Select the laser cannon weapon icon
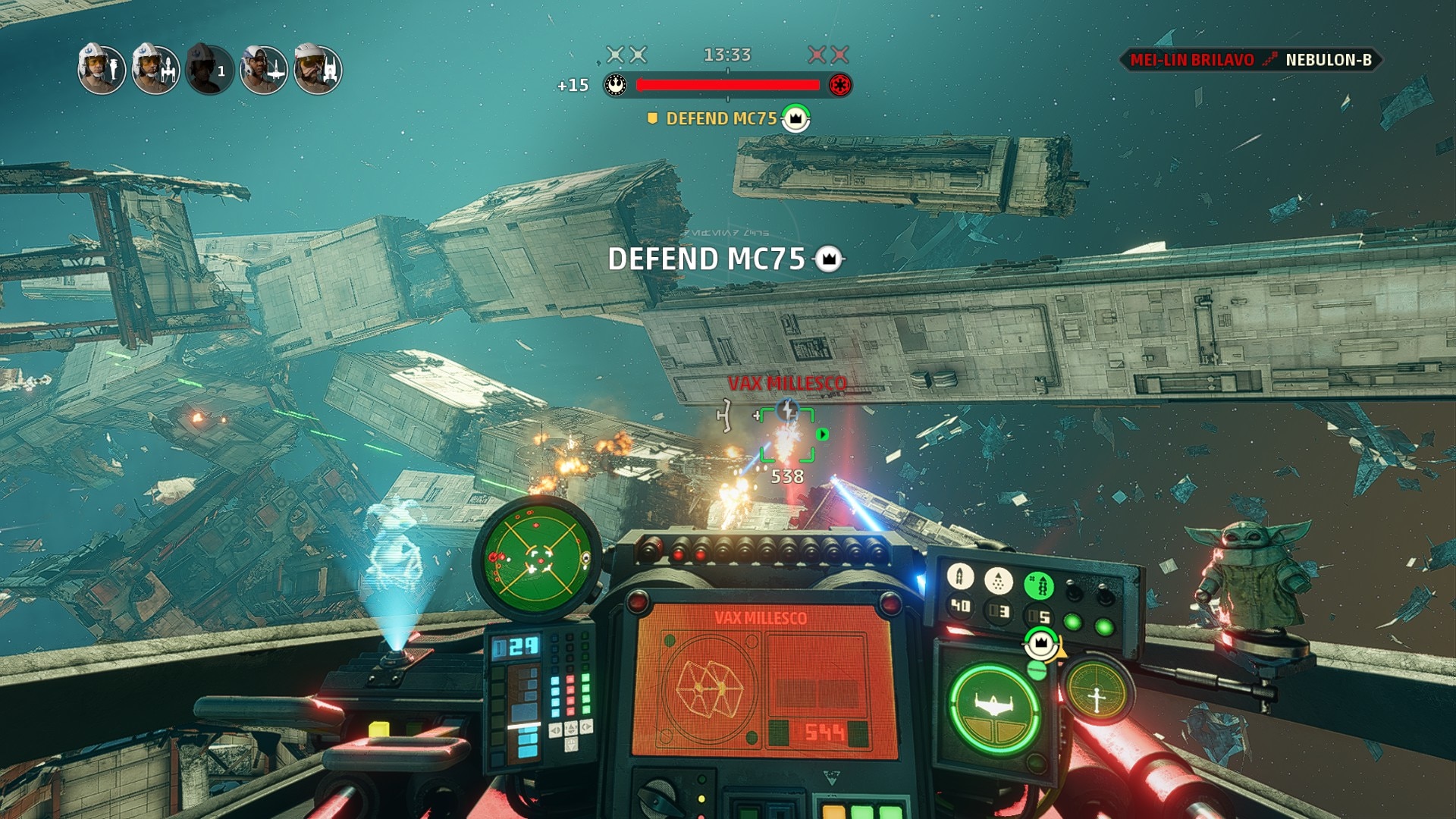 [x=960, y=578]
